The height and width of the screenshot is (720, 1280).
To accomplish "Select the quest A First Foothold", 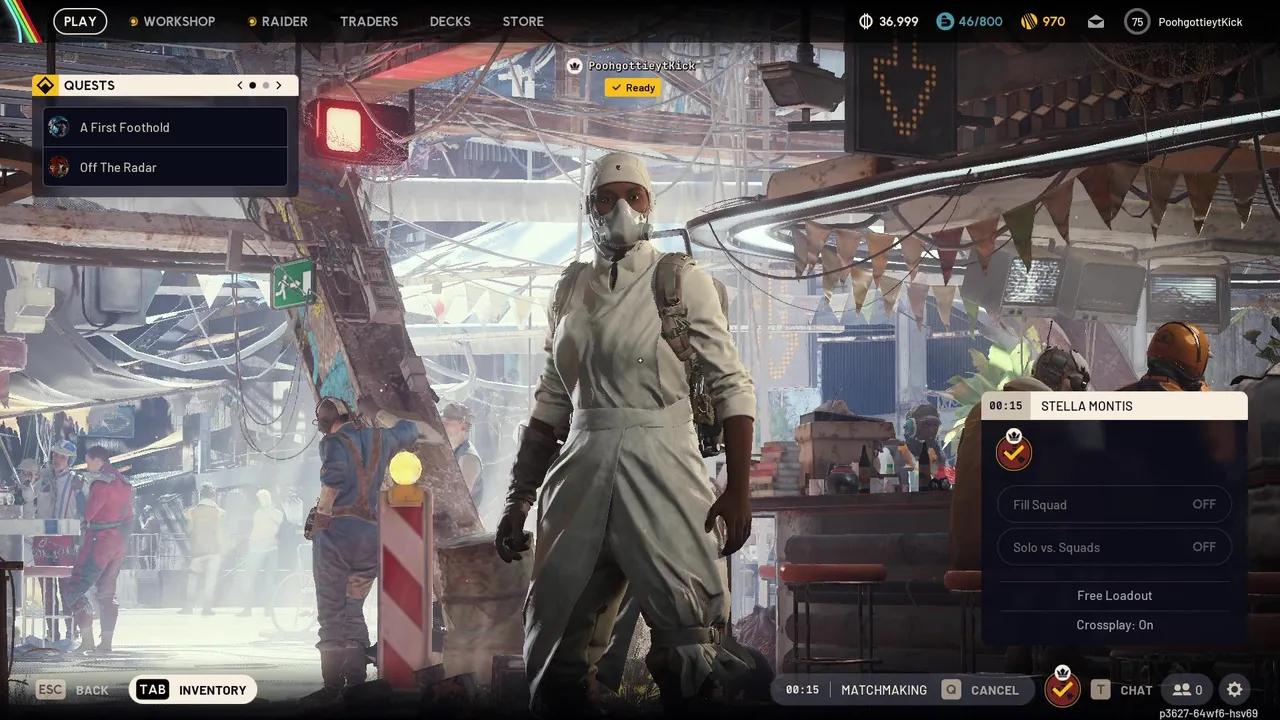I will tap(125, 127).
